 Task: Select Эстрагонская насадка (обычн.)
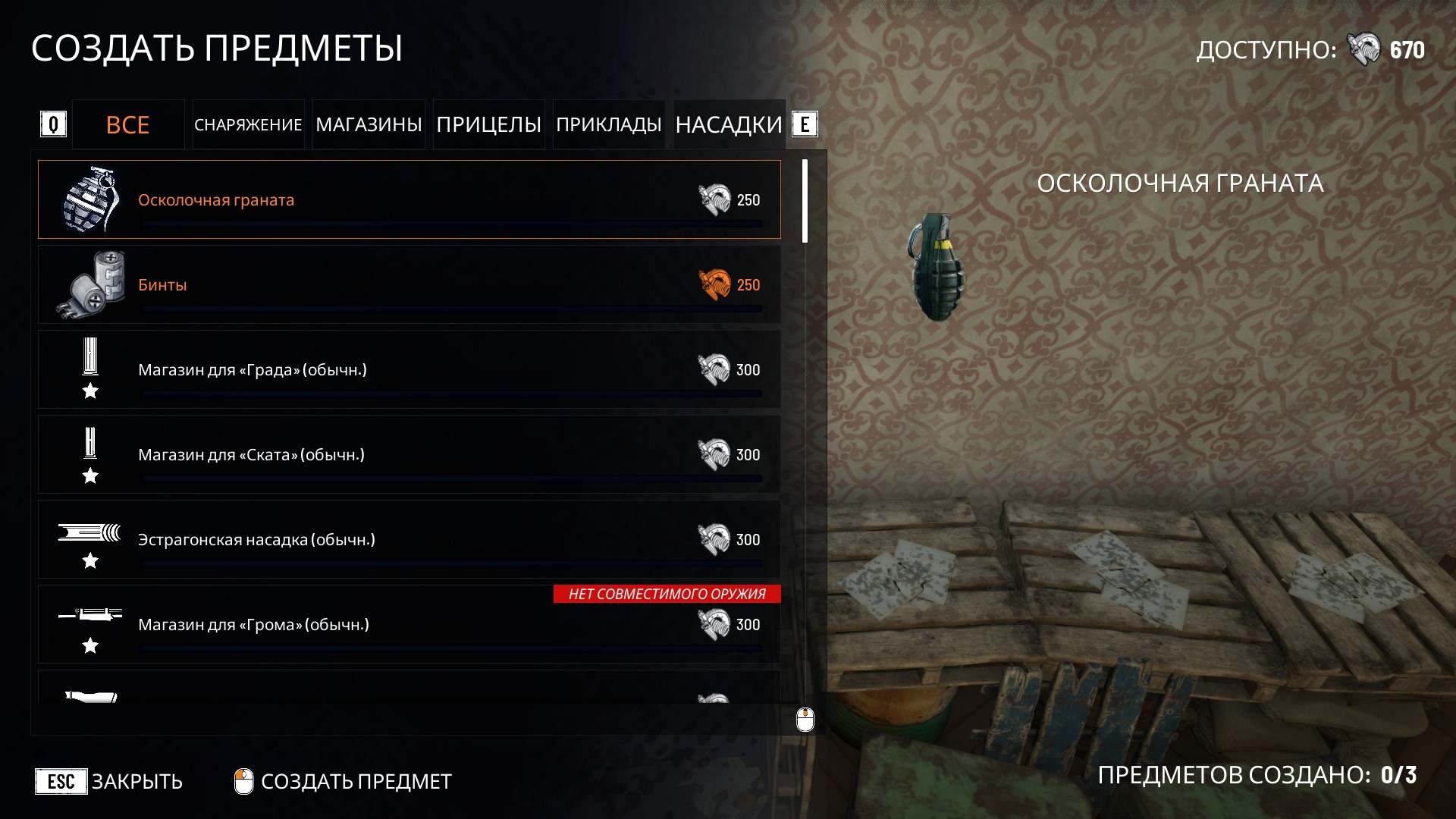(409, 539)
